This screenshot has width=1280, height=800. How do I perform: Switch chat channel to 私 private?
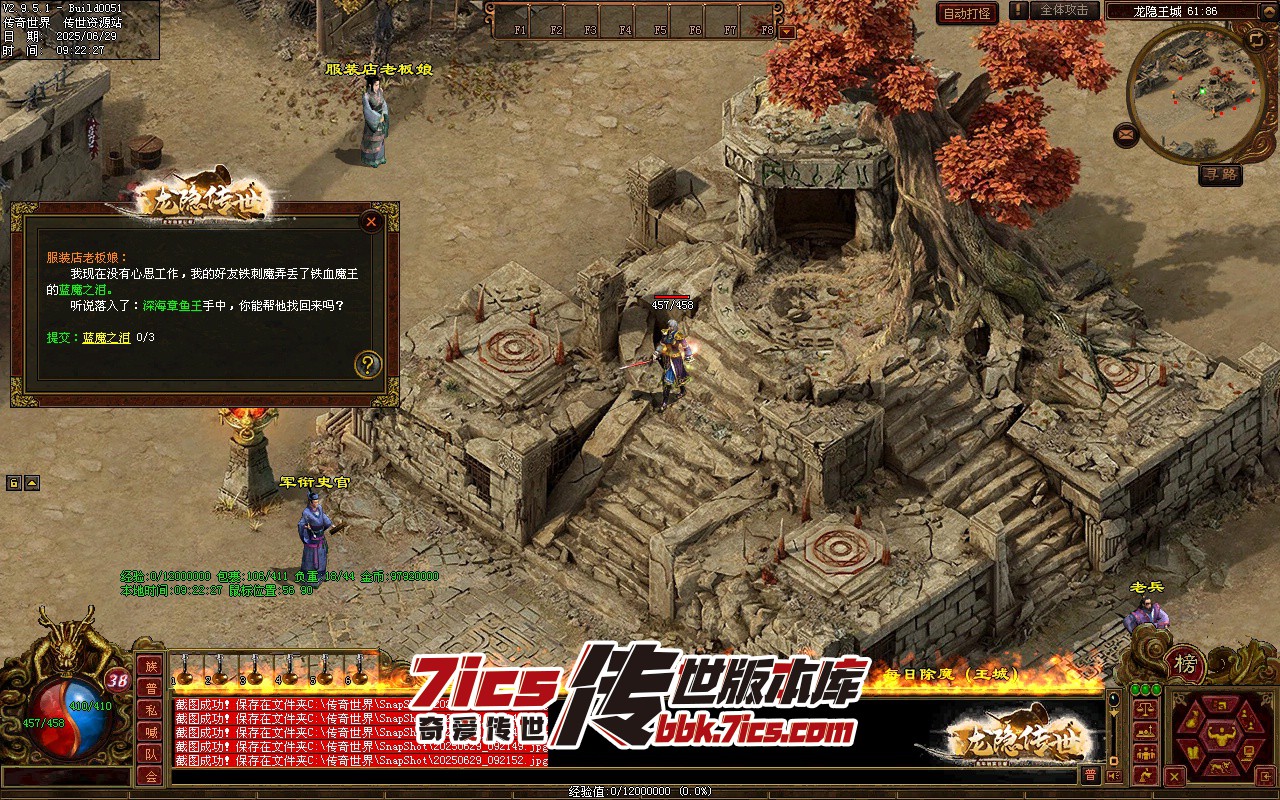click(x=150, y=710)
